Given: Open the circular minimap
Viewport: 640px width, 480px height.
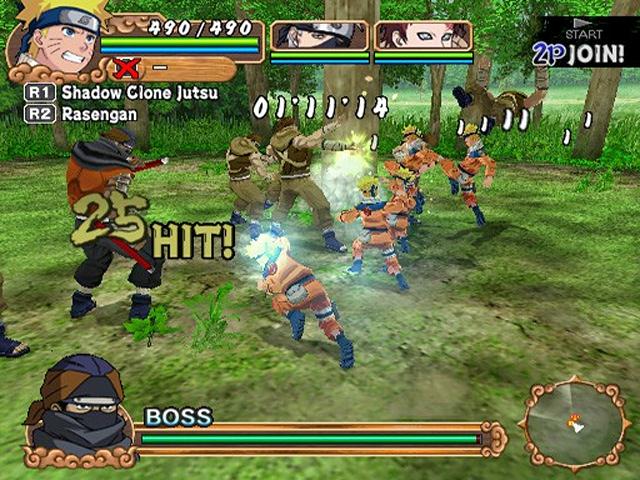Looking at the screenshot, I should [574, 423].
